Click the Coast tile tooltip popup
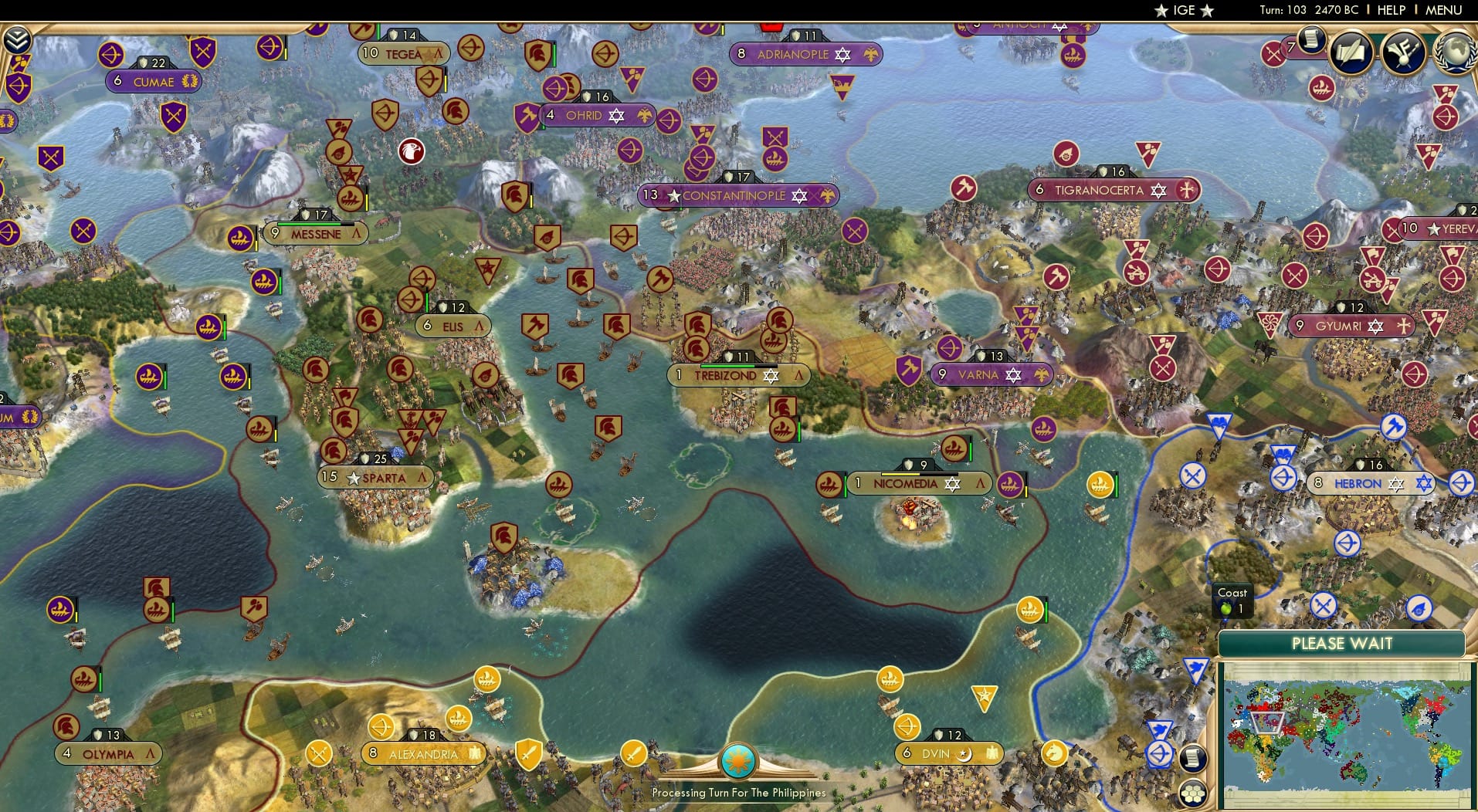 [1232, 600]
